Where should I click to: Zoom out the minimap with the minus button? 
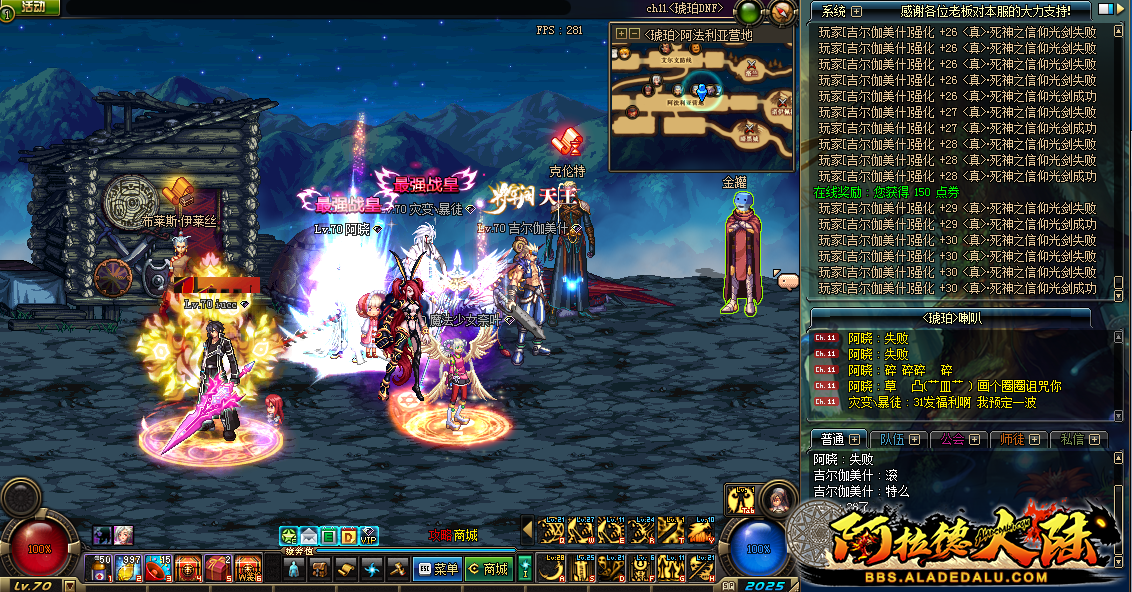point(634,34)
